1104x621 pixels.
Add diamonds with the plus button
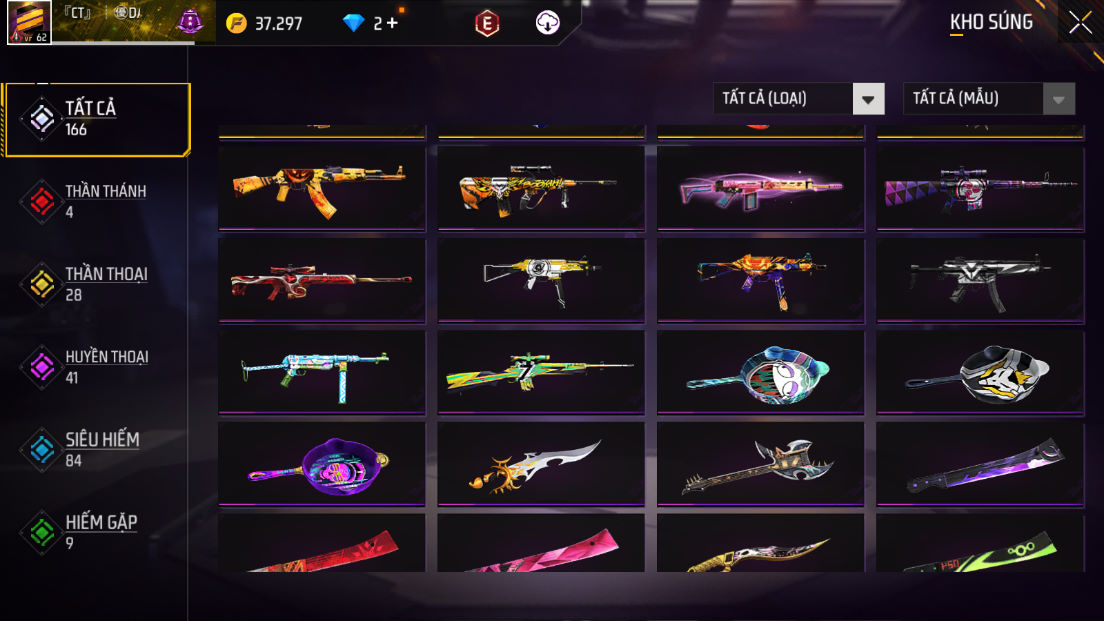[x=392, y=23]
